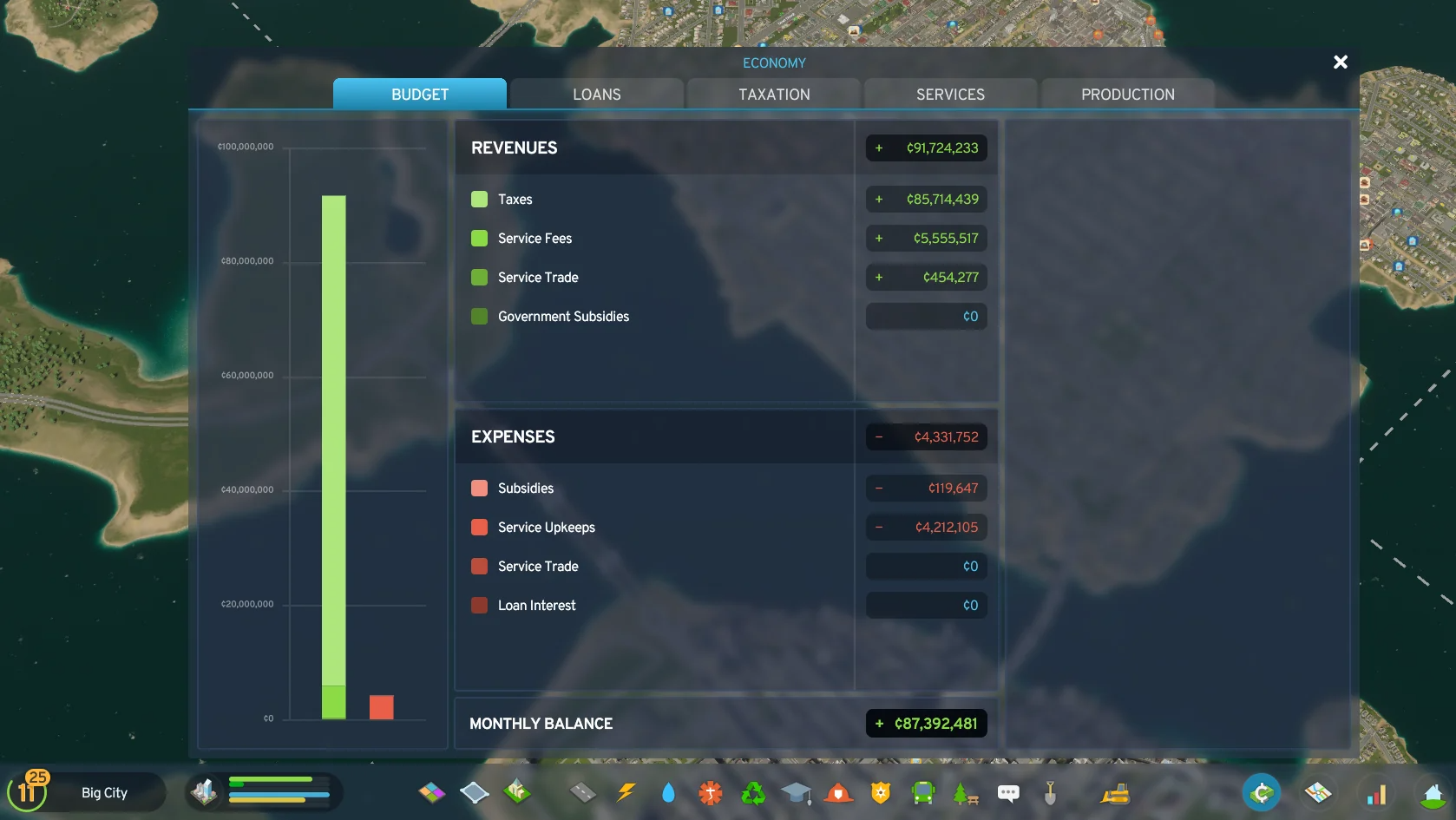Viewport: 1456px width, 820px height.
Task: Collapse the EXPENSES section header
Action: [513, 436]
